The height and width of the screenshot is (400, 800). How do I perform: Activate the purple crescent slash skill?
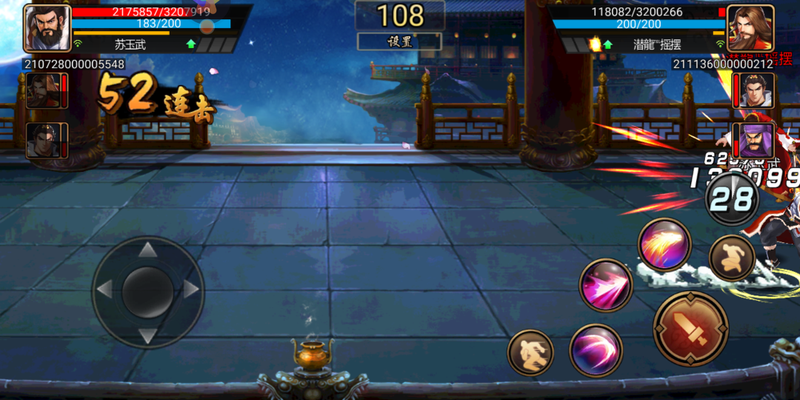pos(596,350)
